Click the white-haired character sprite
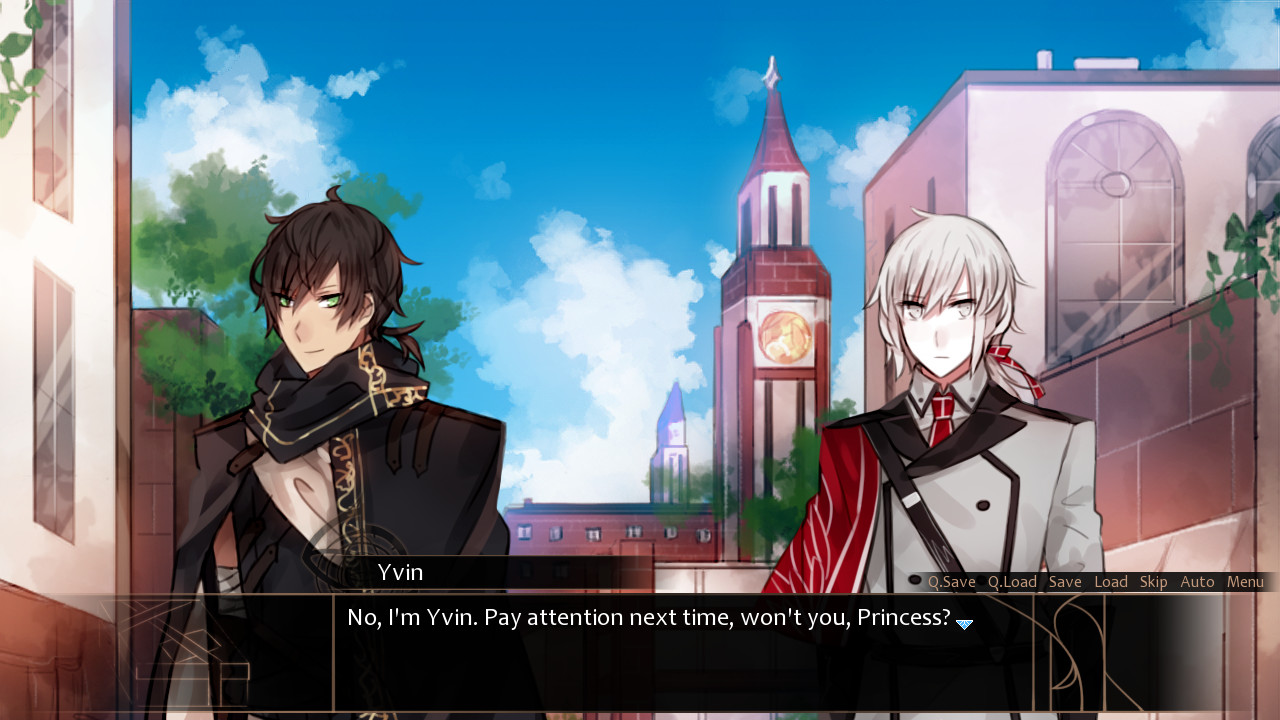 [950, 400]
